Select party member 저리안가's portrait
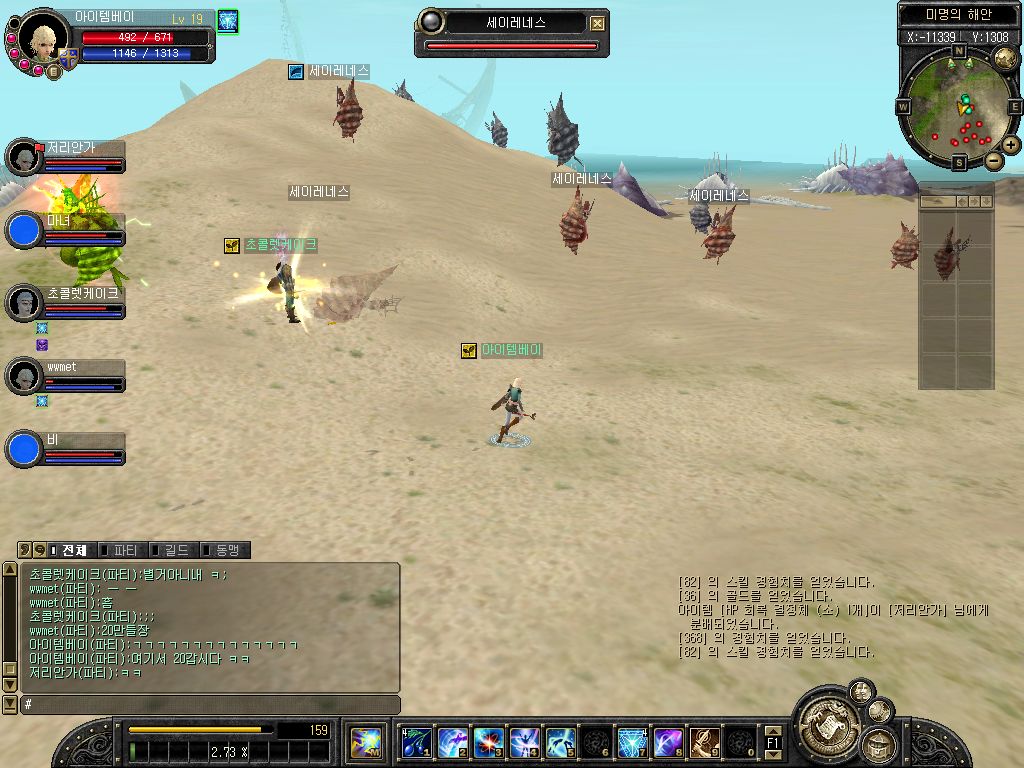The image size is (1024, 768). pos(23,158)
